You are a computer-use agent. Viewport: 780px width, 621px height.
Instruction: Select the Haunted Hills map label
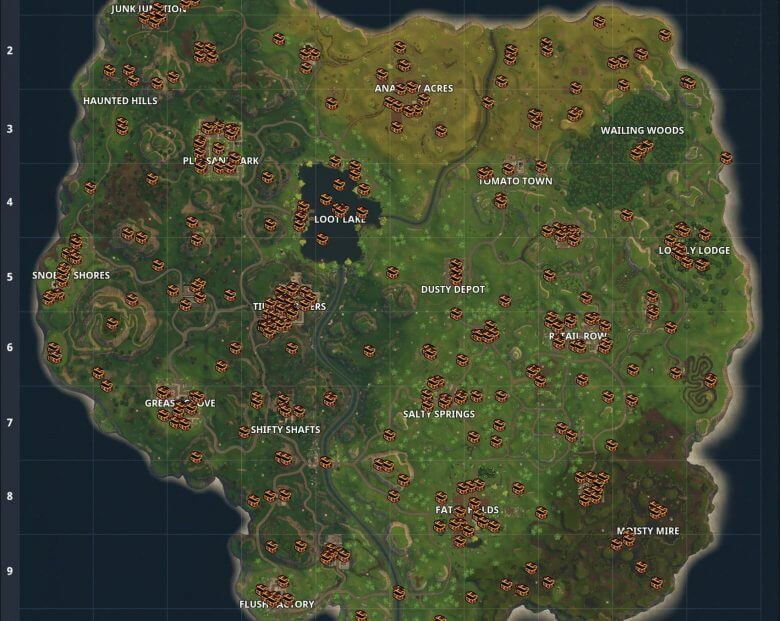click(x=120, y=101)
